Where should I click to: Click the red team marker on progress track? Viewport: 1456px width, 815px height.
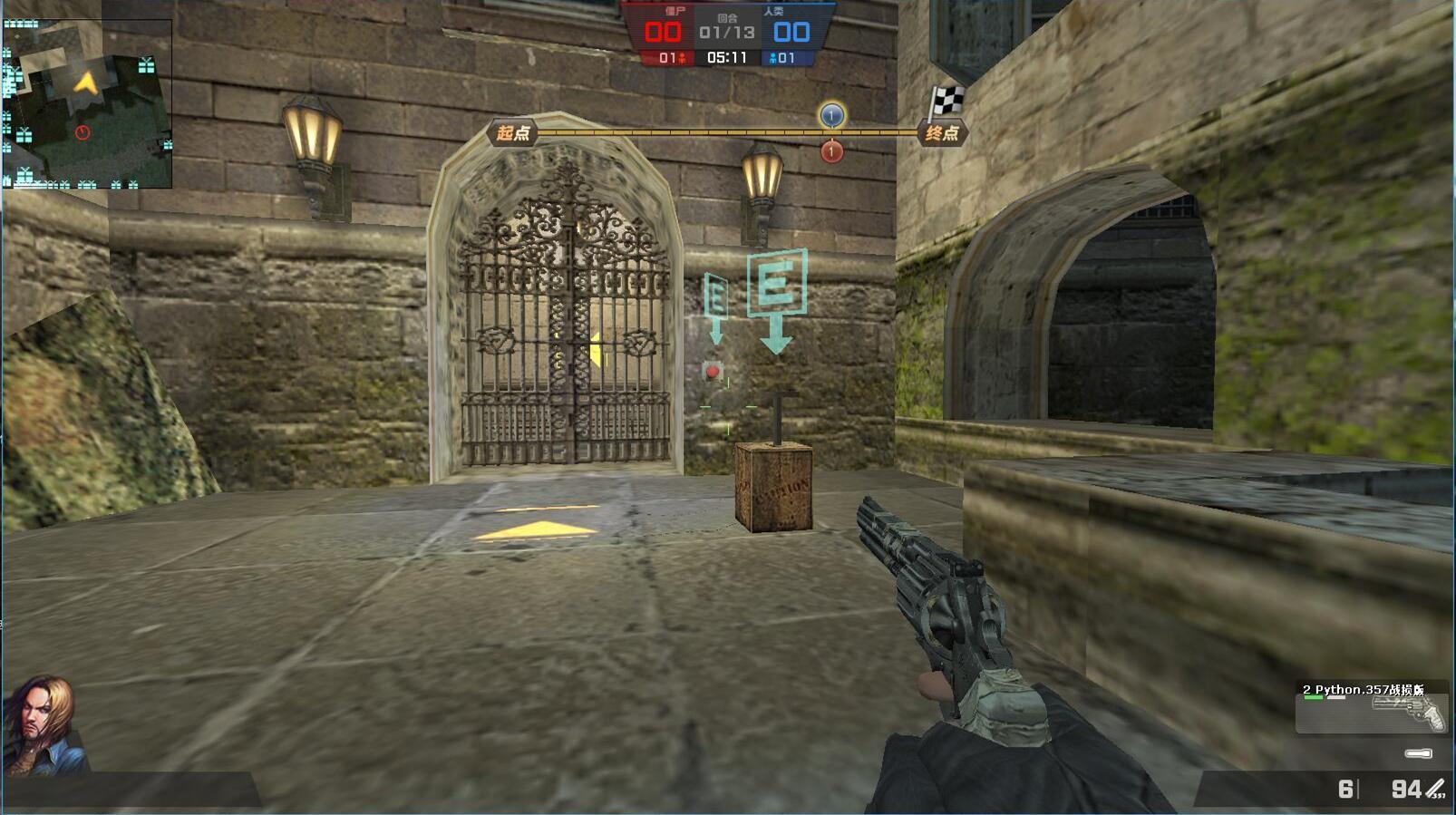pyautogui.click(x=831, y=151)
